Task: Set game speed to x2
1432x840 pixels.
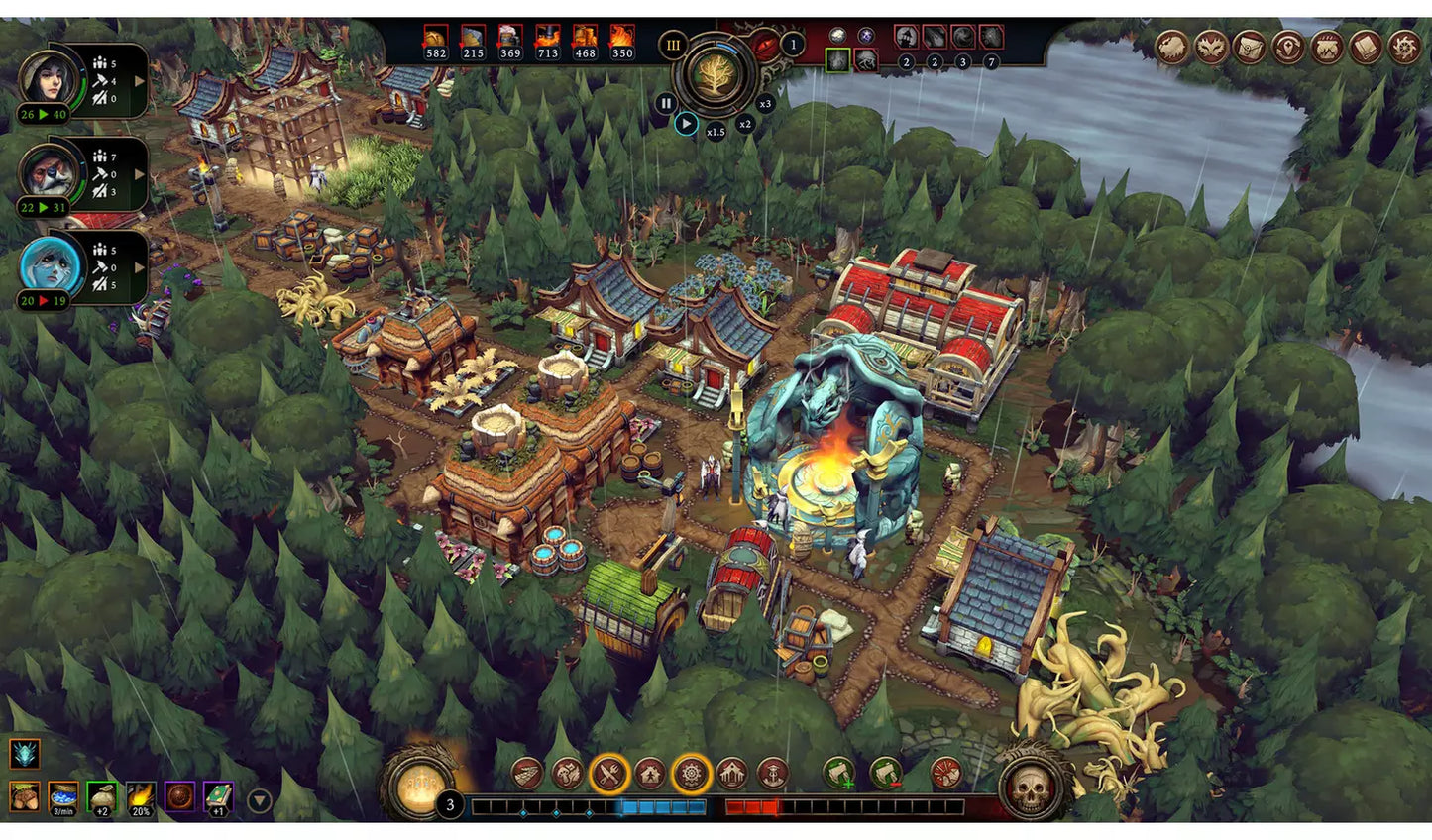Action: click(744, 124)
